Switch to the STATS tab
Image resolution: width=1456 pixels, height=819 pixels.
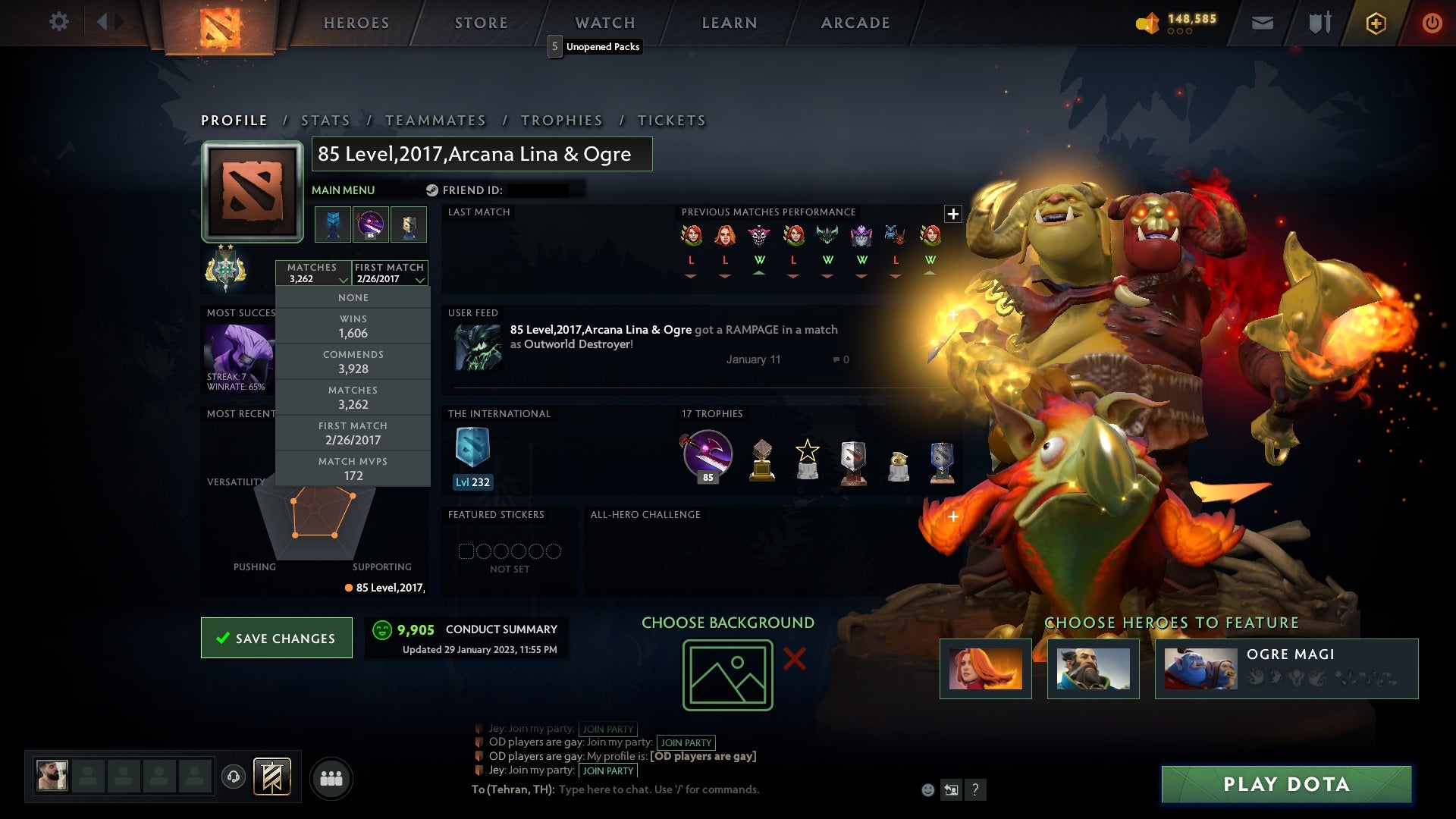coord(325,120)
